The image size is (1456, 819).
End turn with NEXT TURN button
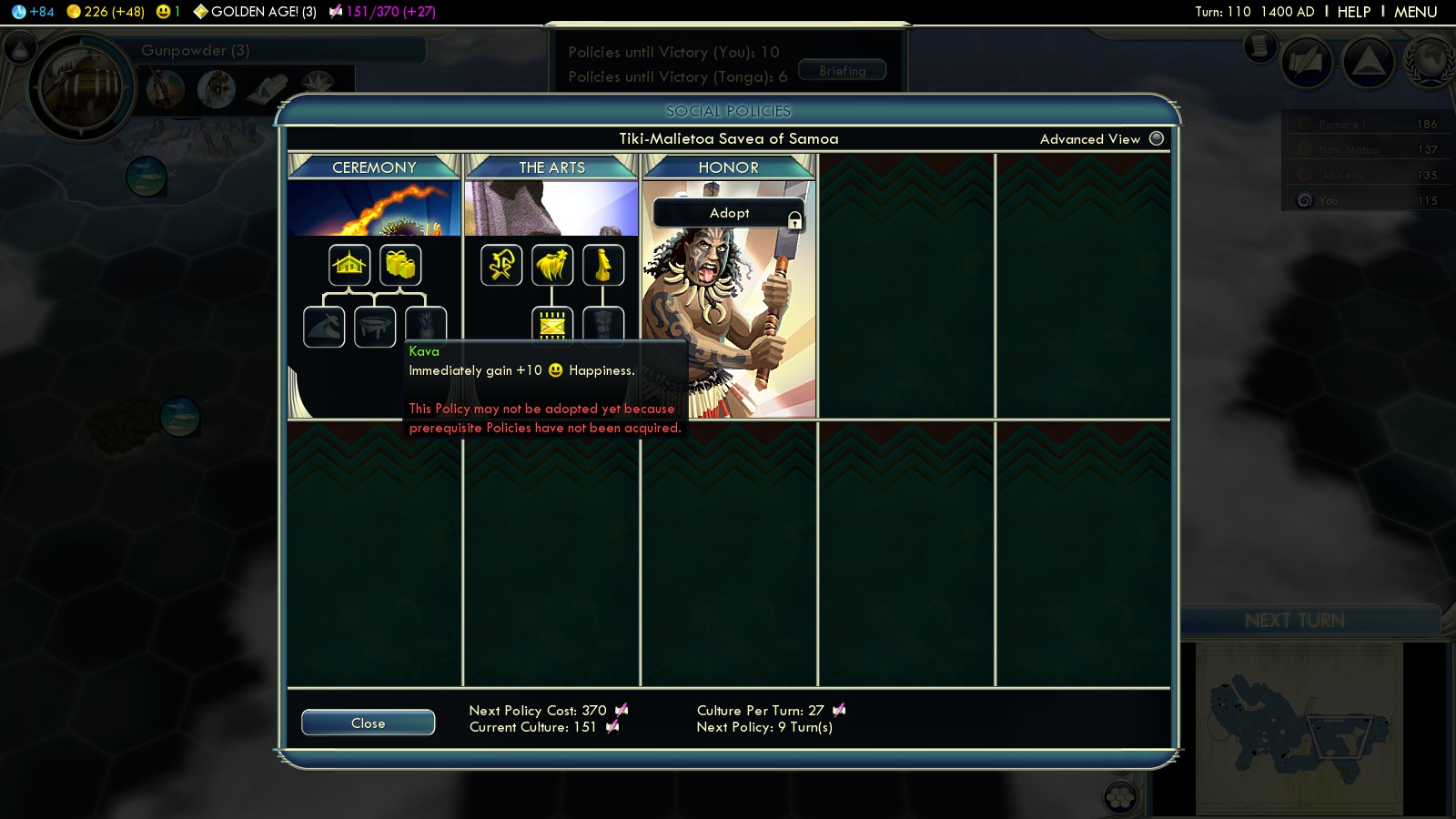coord(1294,621)
